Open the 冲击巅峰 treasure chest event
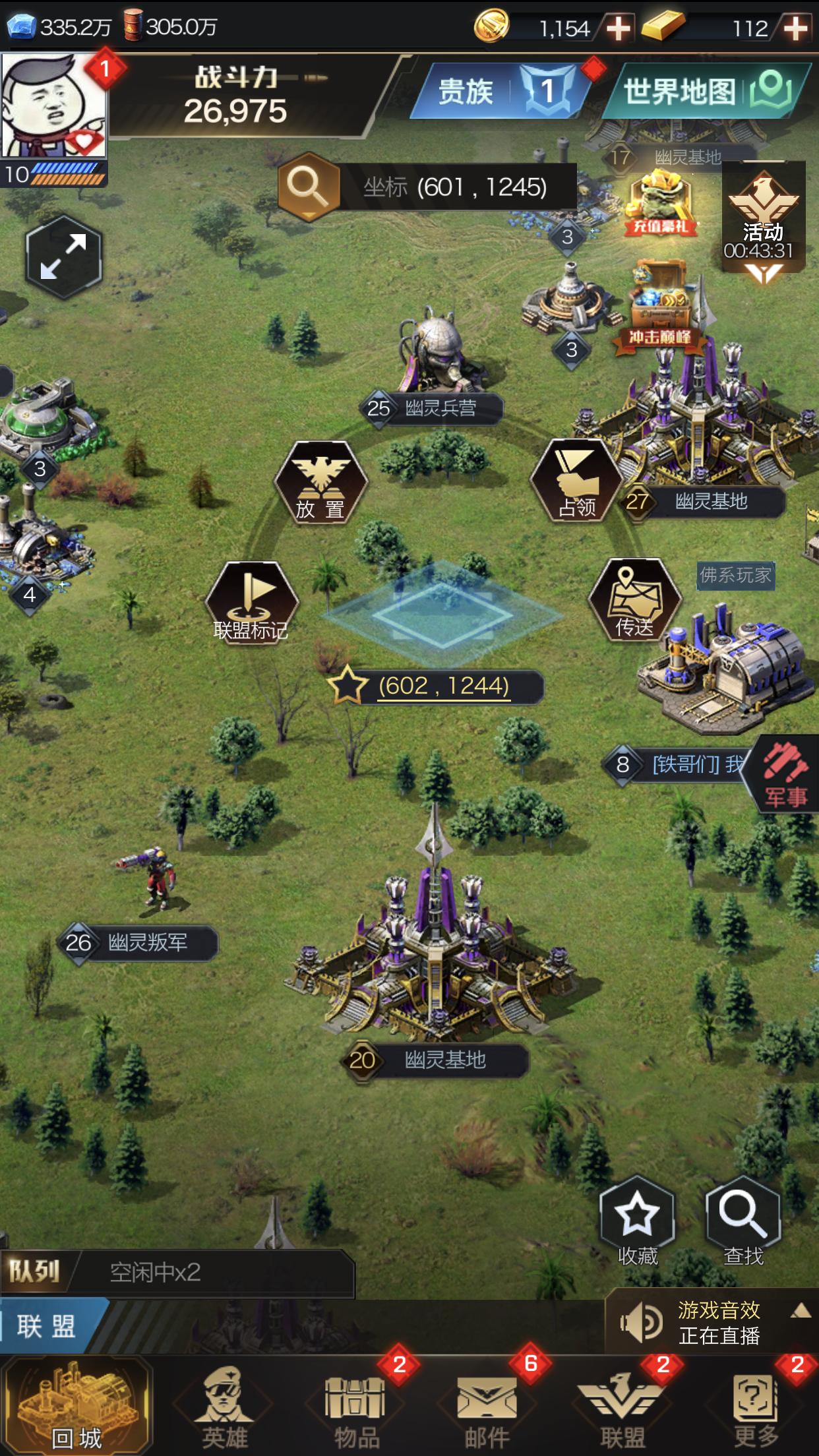The height and width of the screenshot is (1456, 819). point(659,305)
